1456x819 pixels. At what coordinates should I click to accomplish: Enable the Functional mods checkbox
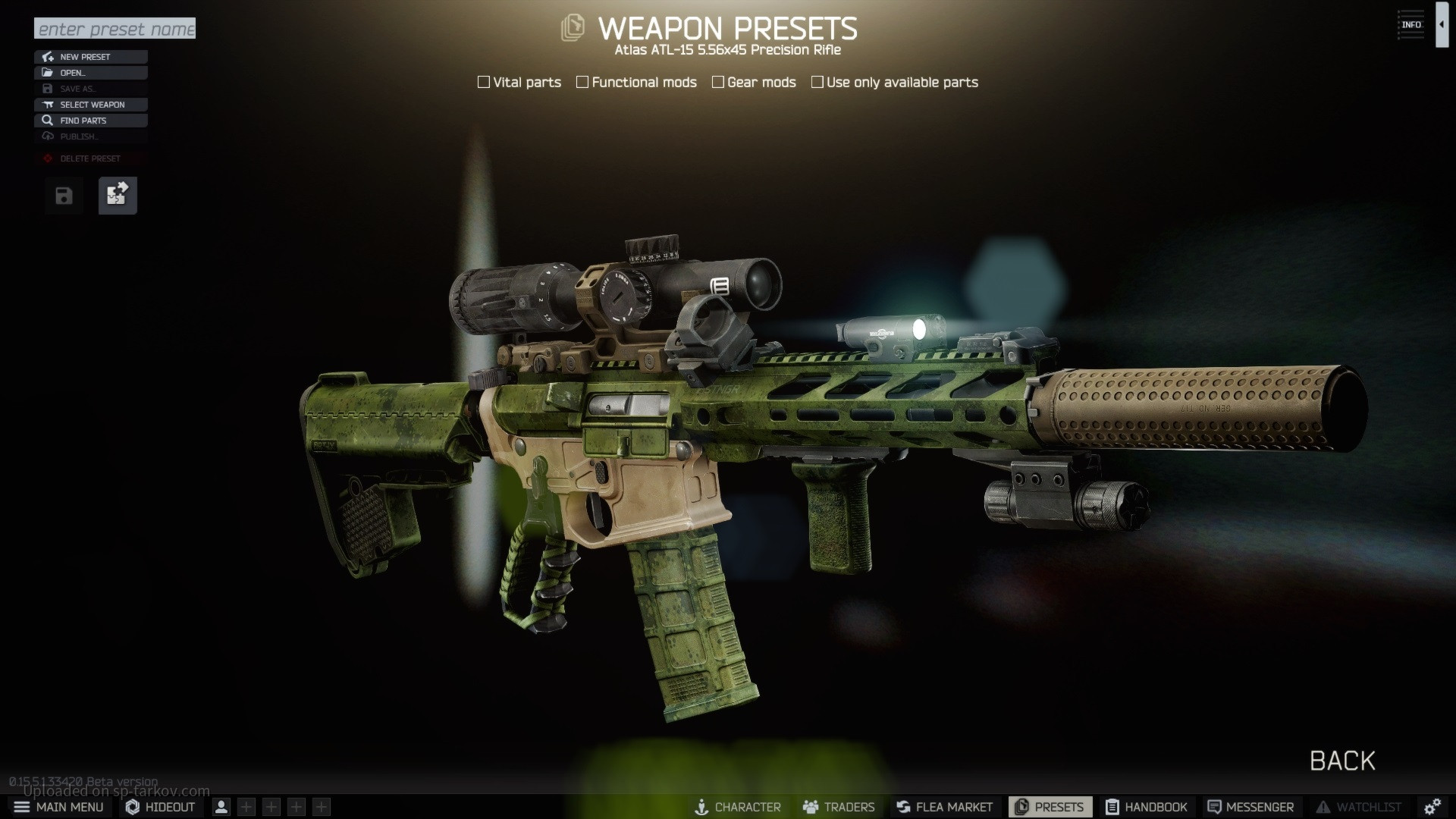582,82
